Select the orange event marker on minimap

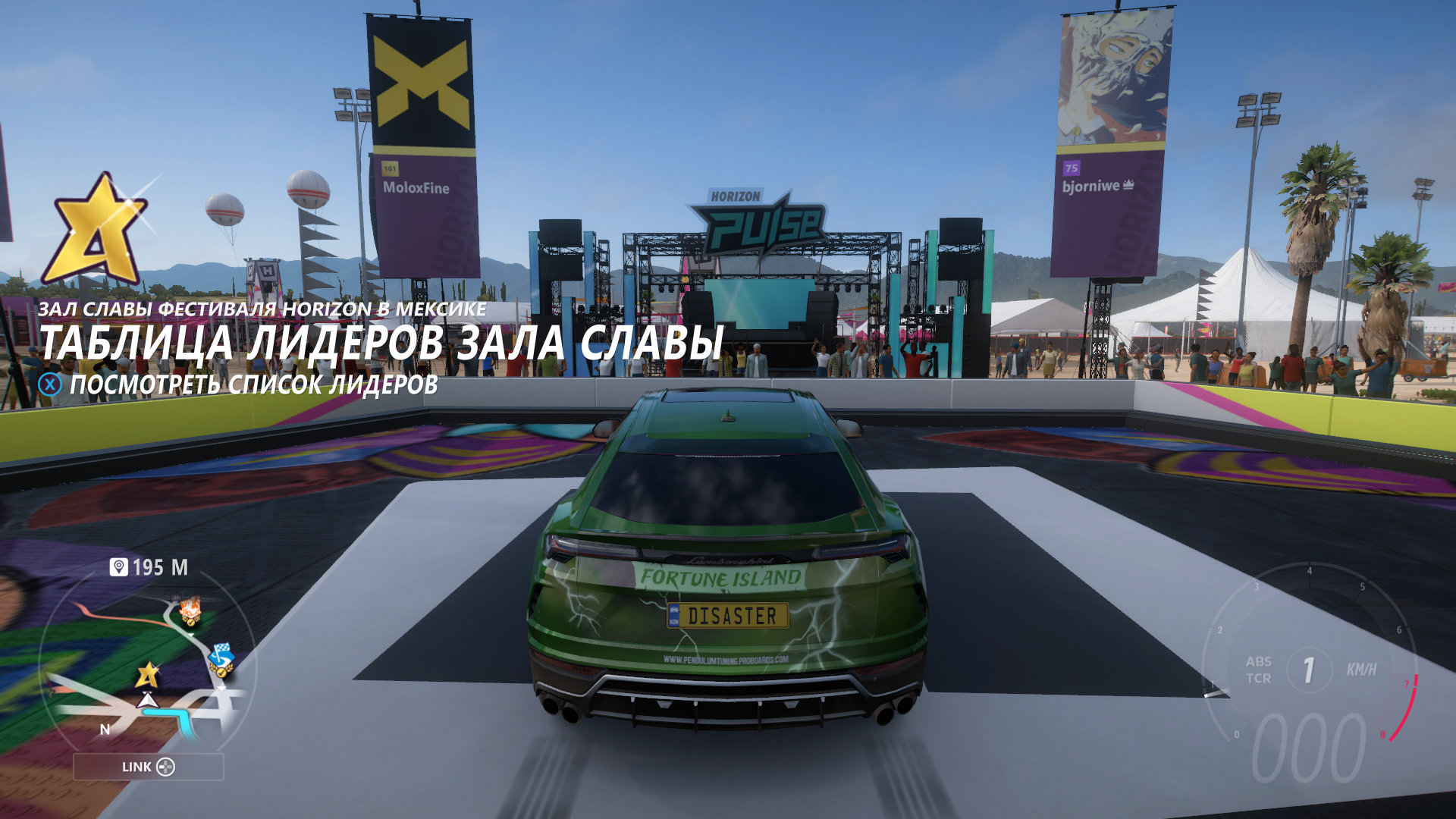[x=190, y=610]
